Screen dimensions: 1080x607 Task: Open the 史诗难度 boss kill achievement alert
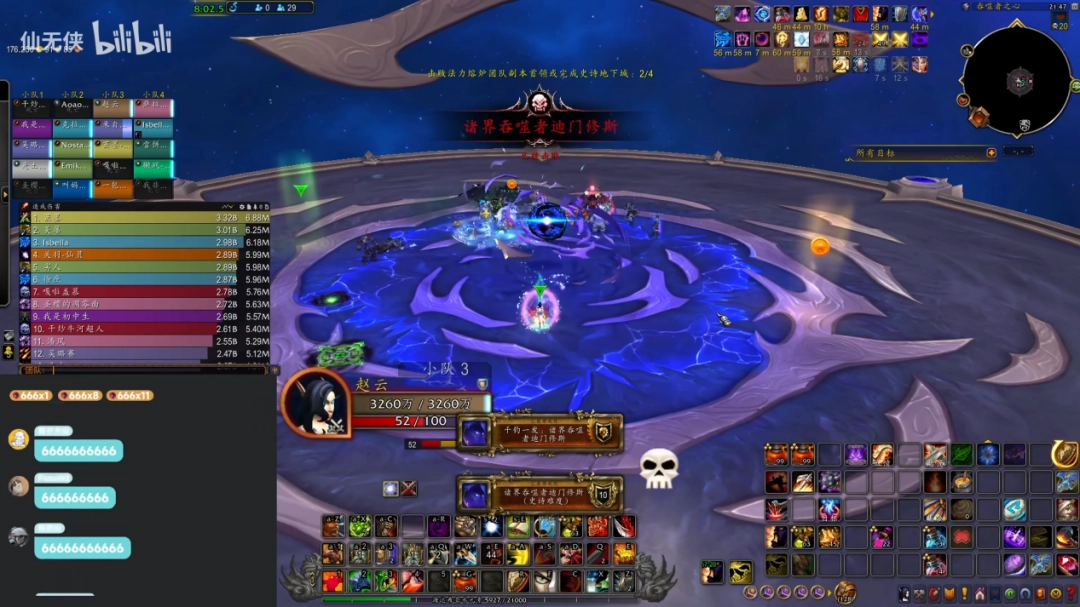pyautogui.click(x=540, y=493)
